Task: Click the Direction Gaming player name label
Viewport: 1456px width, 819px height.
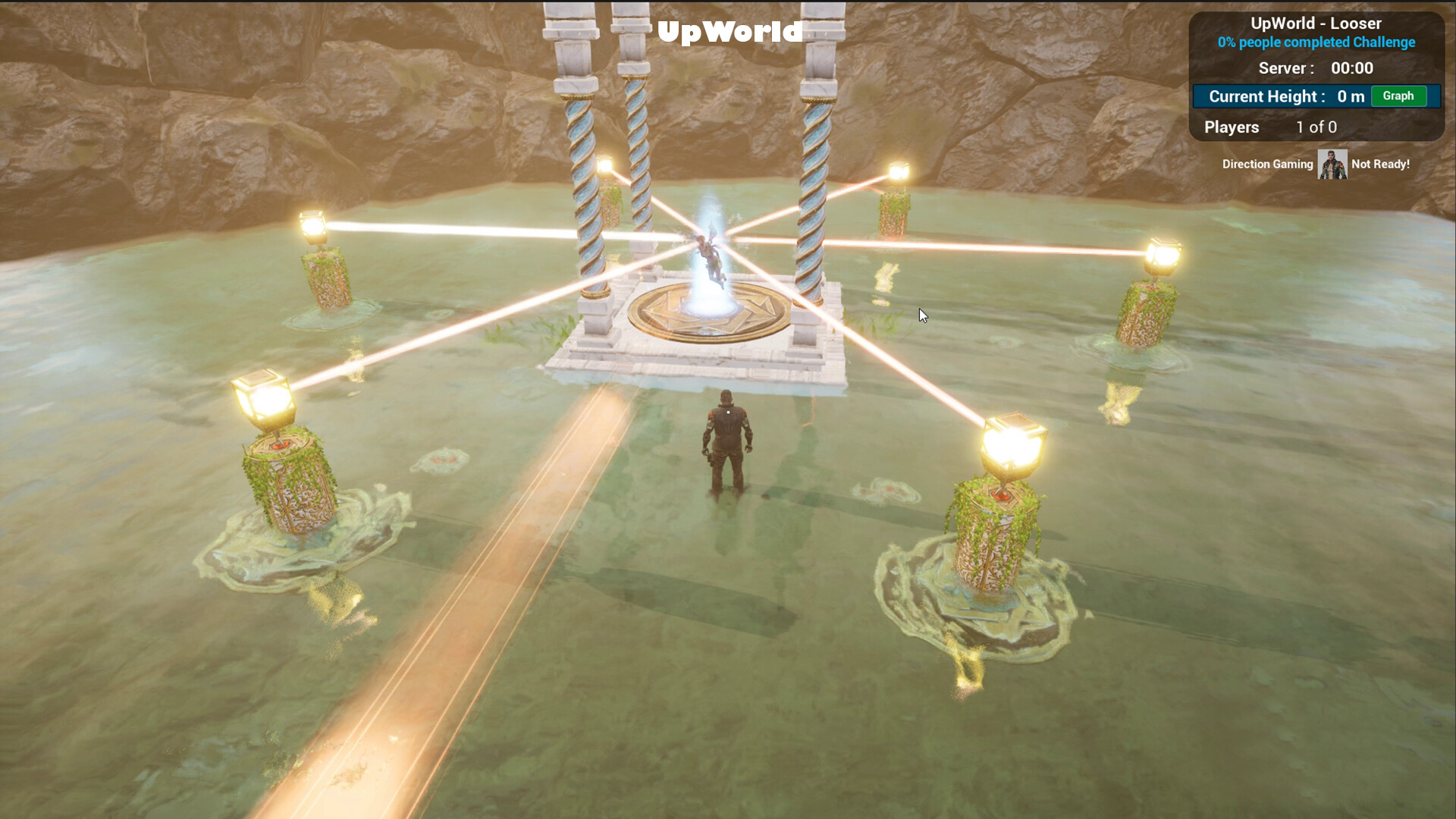Action: click(x=1267, y=164)
